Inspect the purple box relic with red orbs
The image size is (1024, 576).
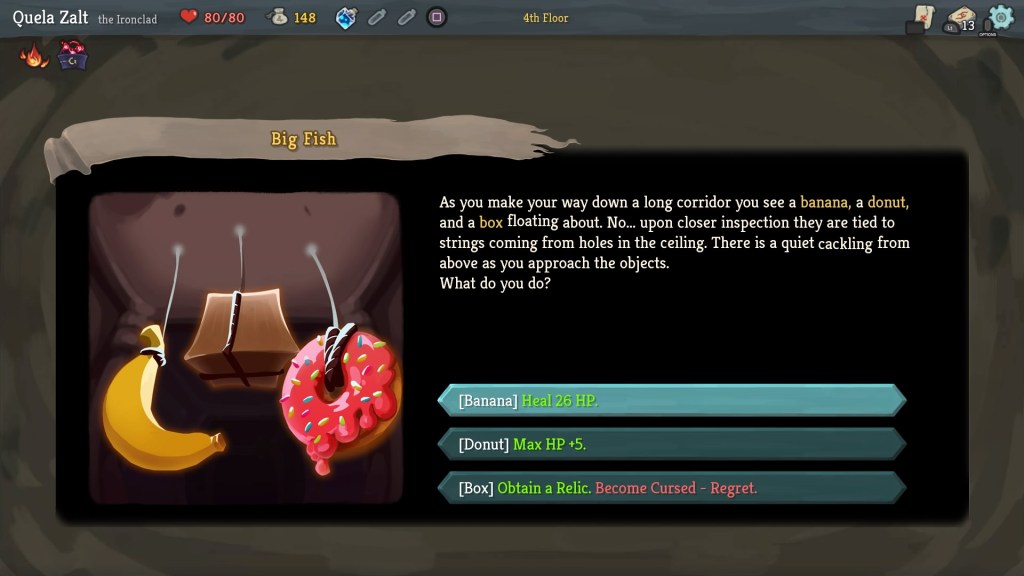pyautogui.click(x=72, y=56)
